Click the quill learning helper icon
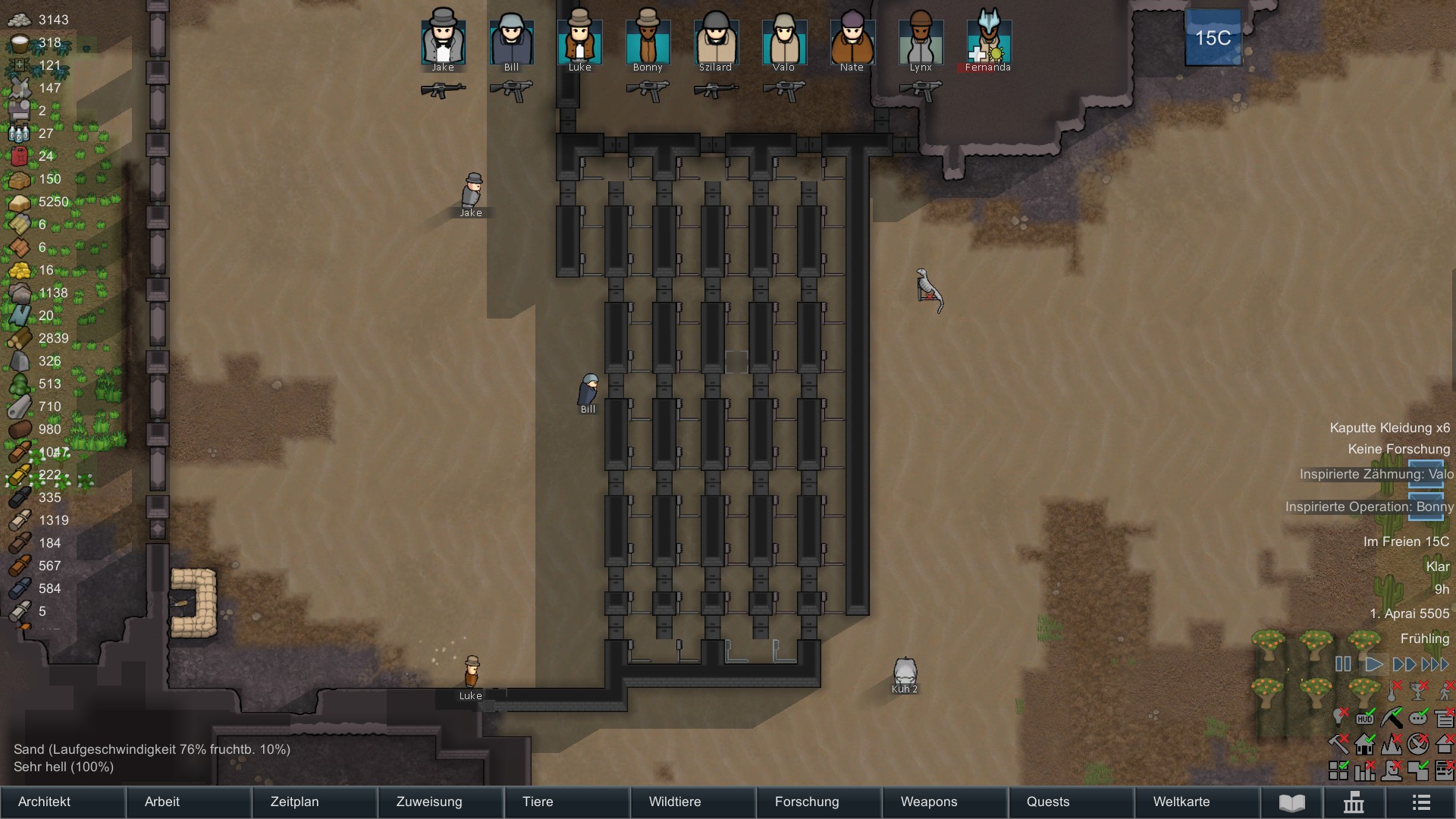 click(1392, 717)
